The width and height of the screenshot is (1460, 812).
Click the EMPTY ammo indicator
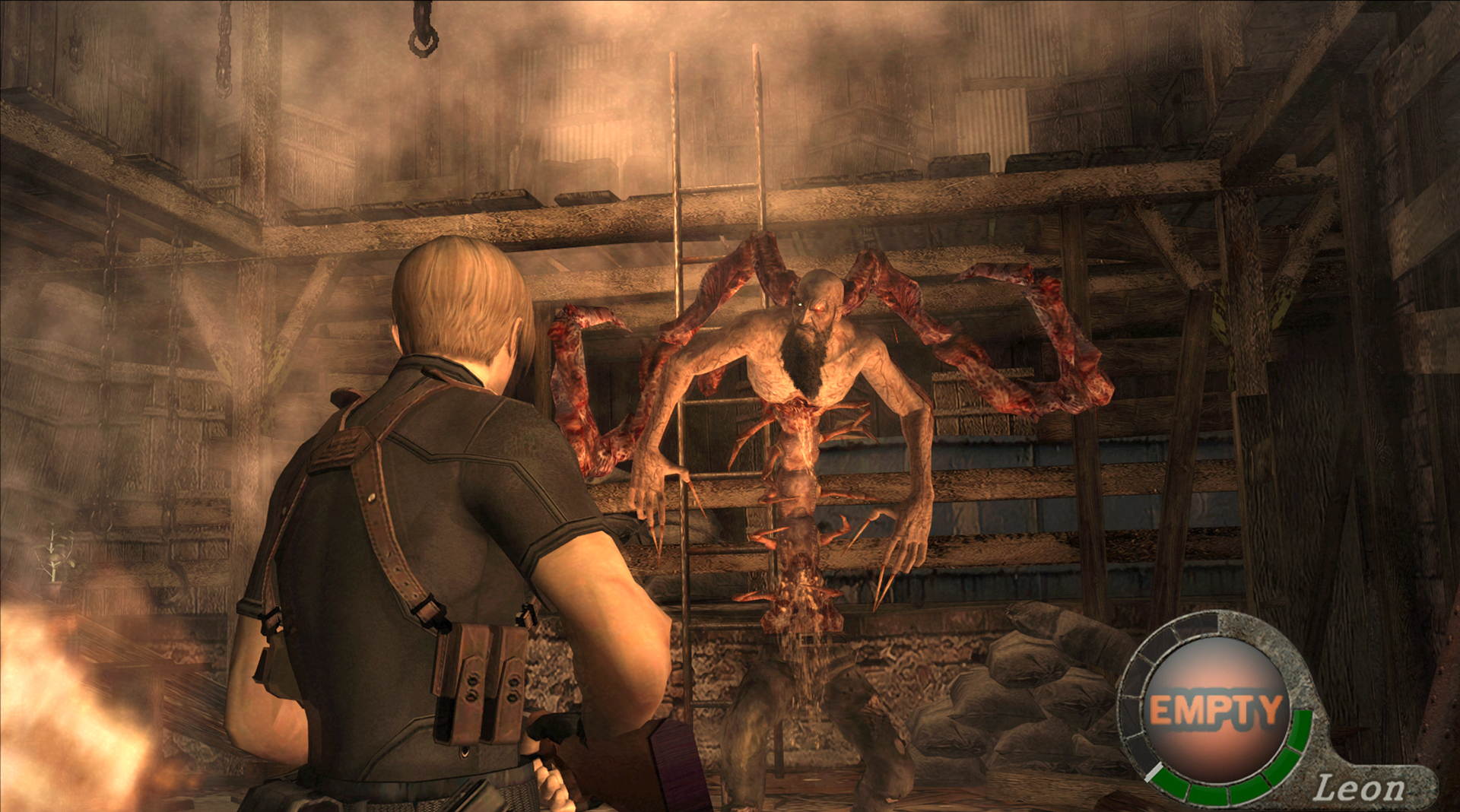(x=1215, y=707)
